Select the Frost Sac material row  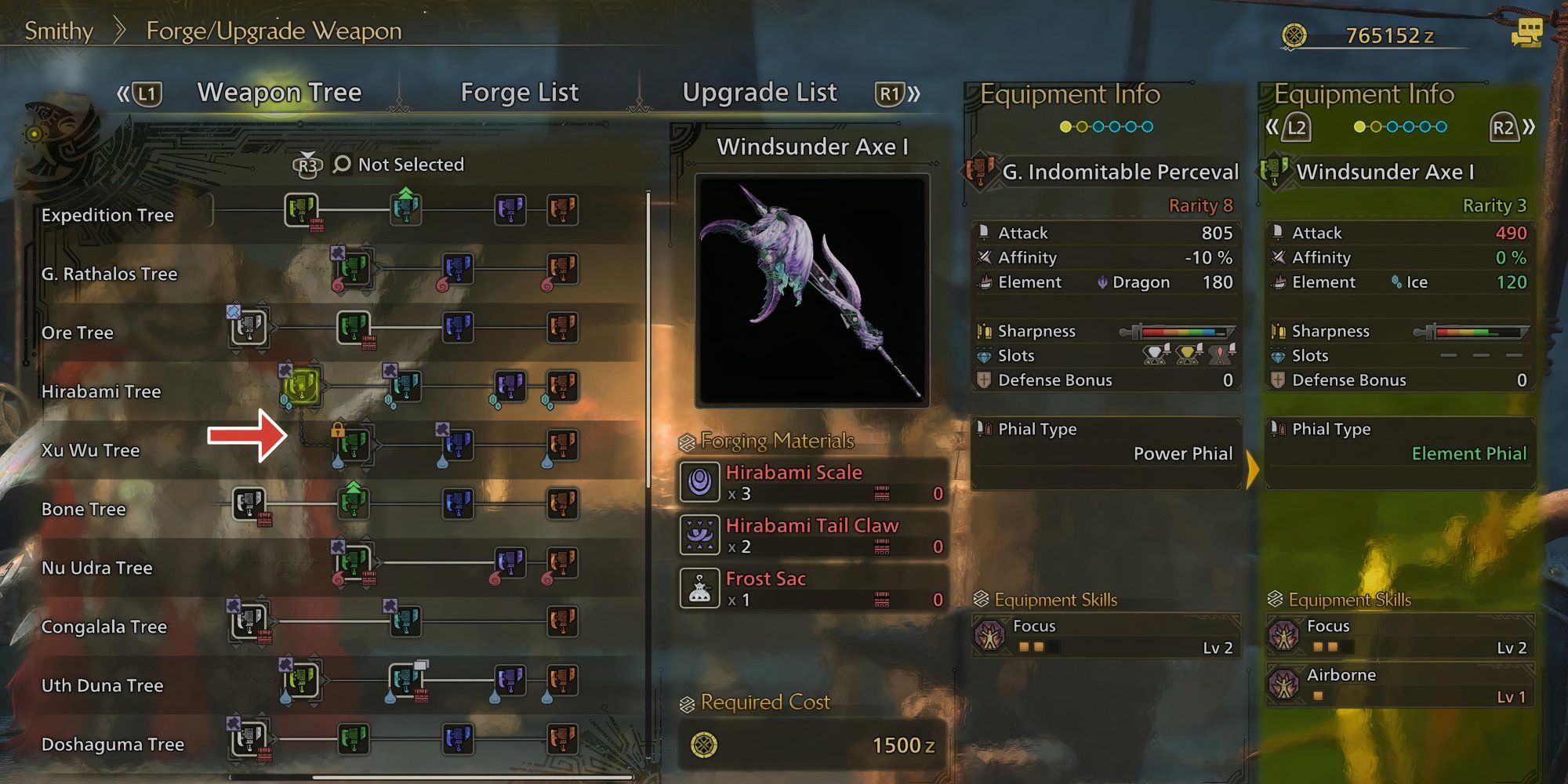click(x=812, y=589)
